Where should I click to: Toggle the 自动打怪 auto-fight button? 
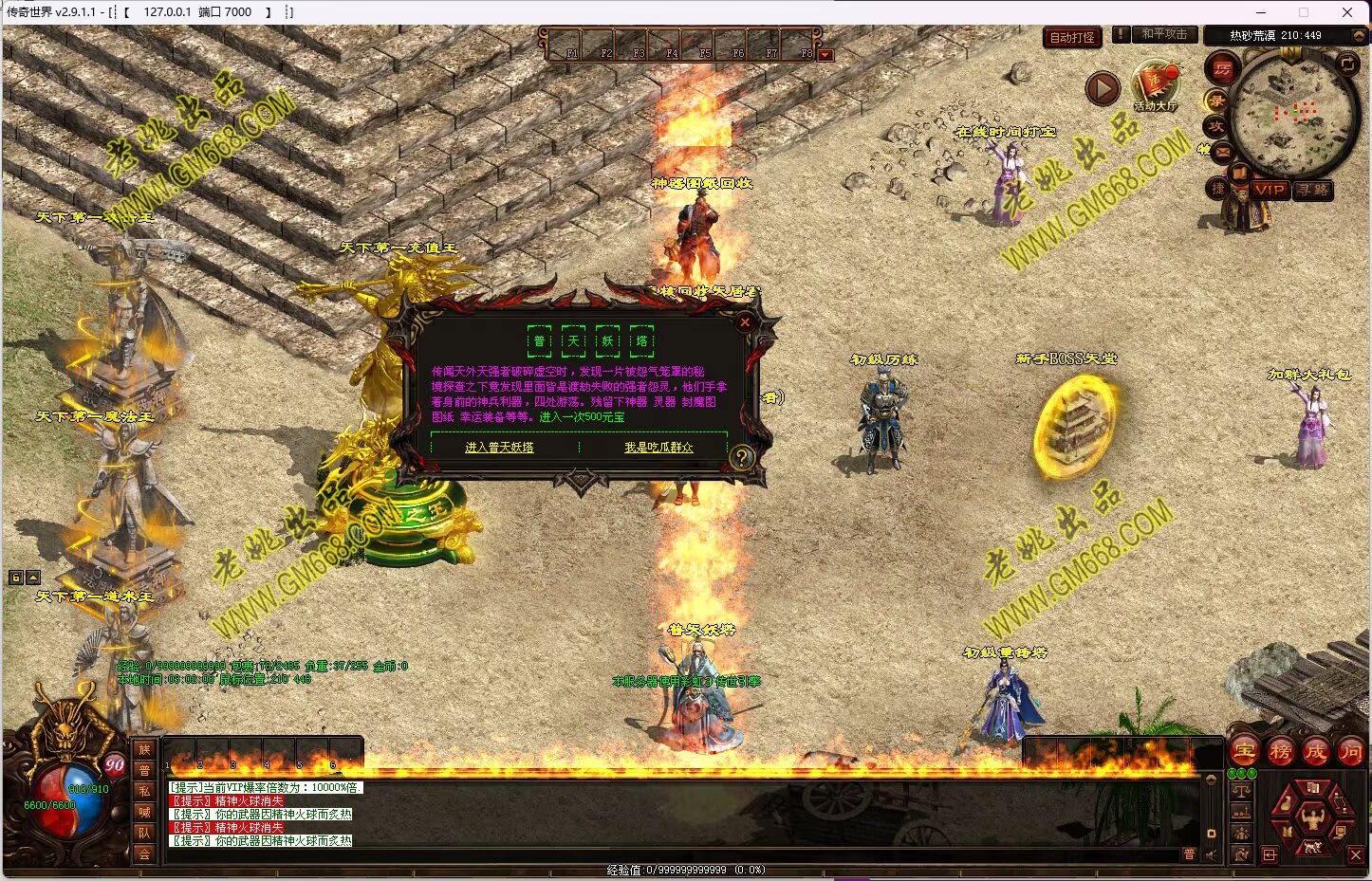point(1072,37)
